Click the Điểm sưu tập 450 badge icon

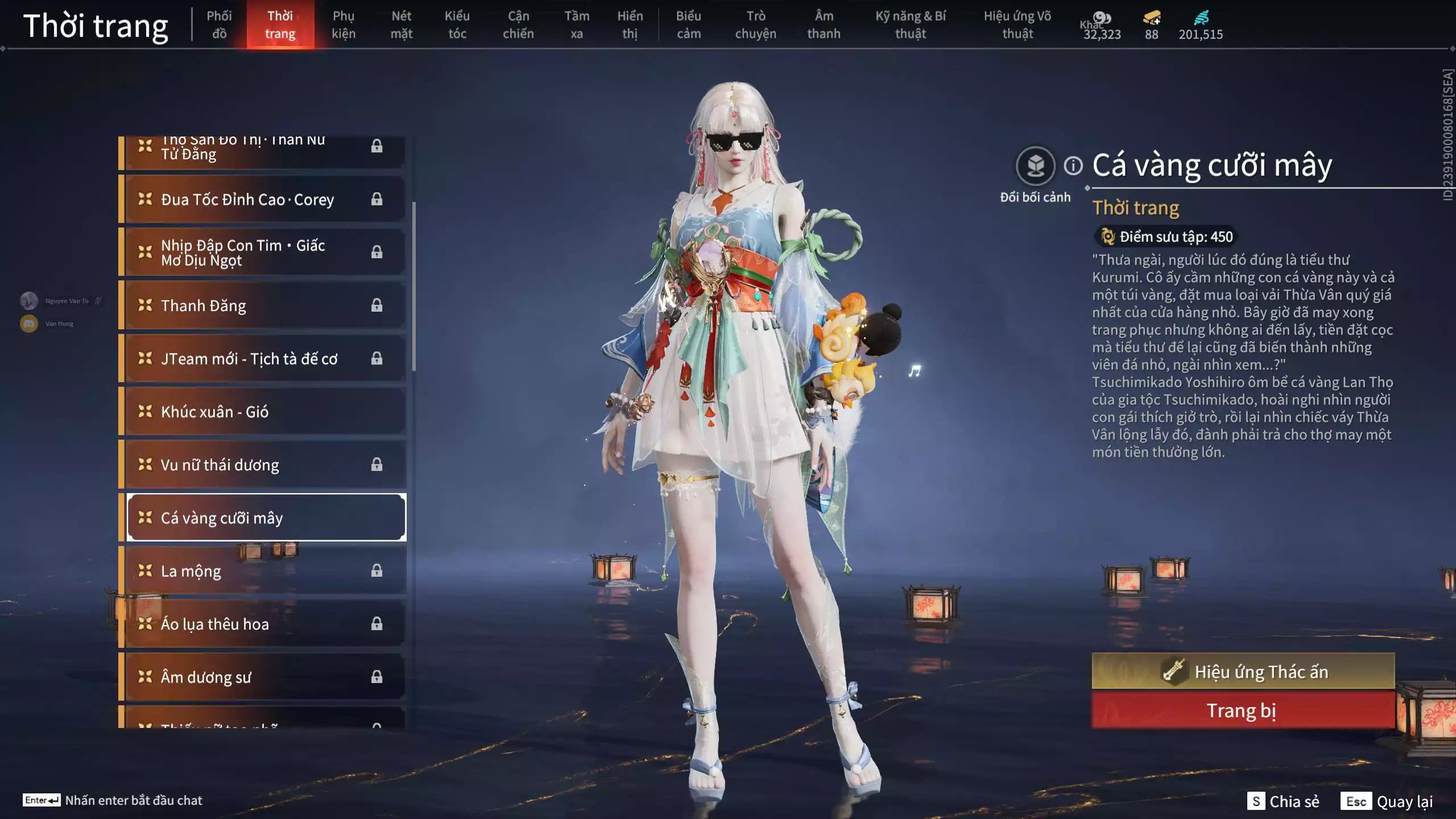pos(1107,237)
